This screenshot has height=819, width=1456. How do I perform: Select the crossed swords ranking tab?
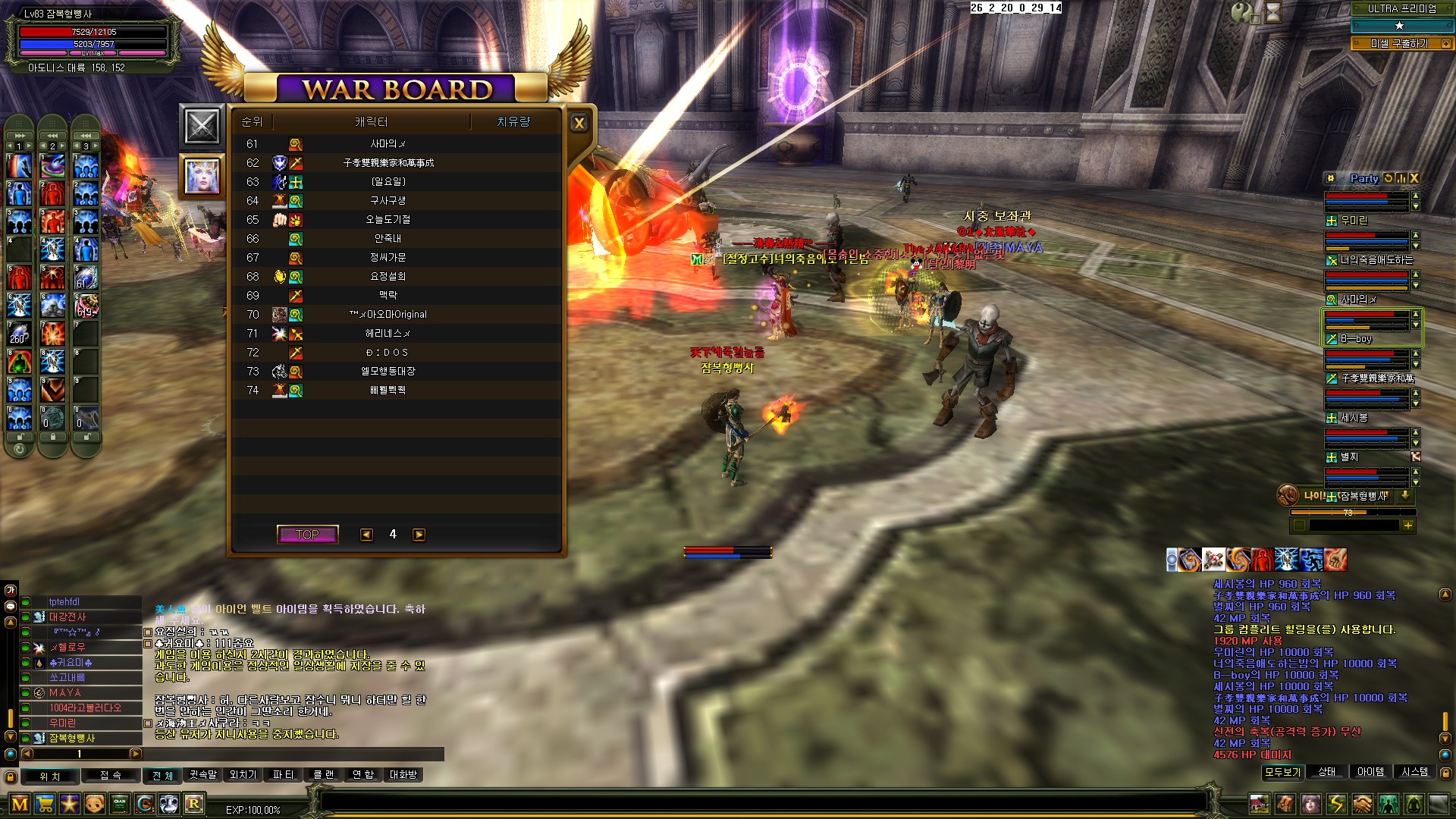click(x=202, y=126)
